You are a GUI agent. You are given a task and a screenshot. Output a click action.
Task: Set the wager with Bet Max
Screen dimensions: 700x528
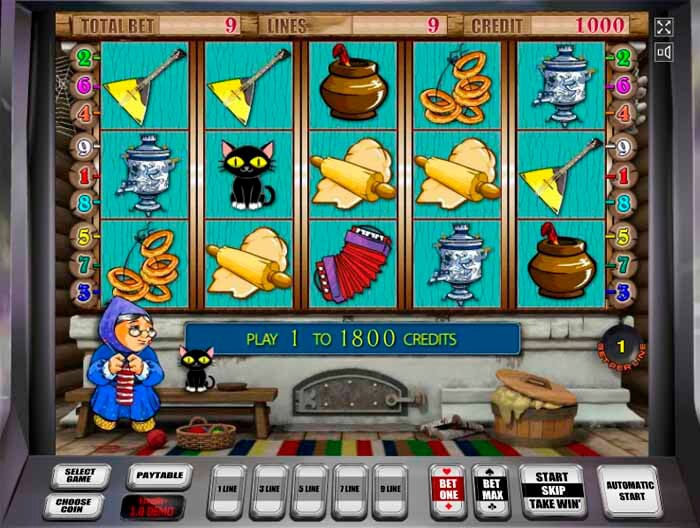(x=492, y=490)
